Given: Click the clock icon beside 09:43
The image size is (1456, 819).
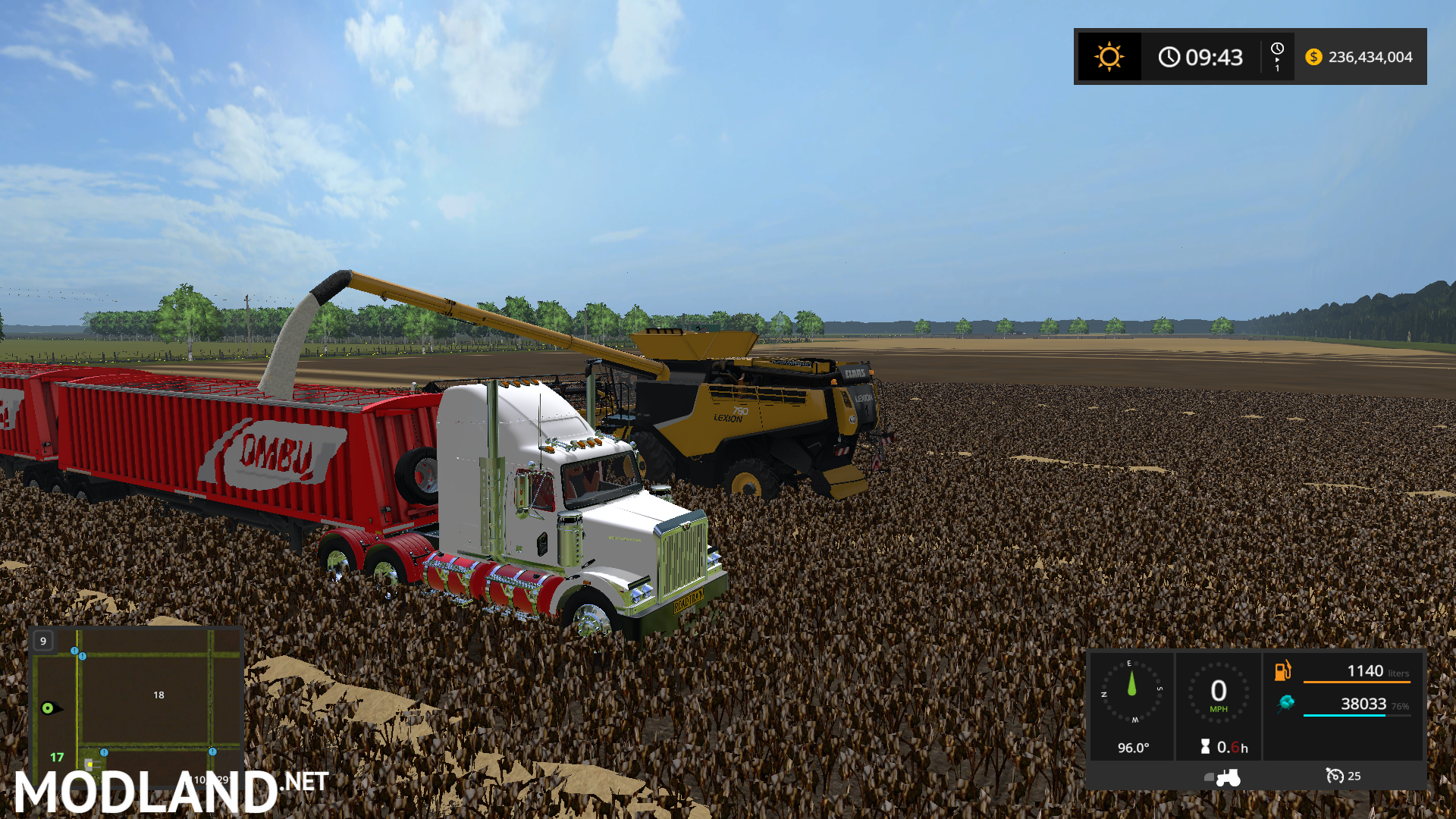Looking at the screenshot, I should 1169,57.
